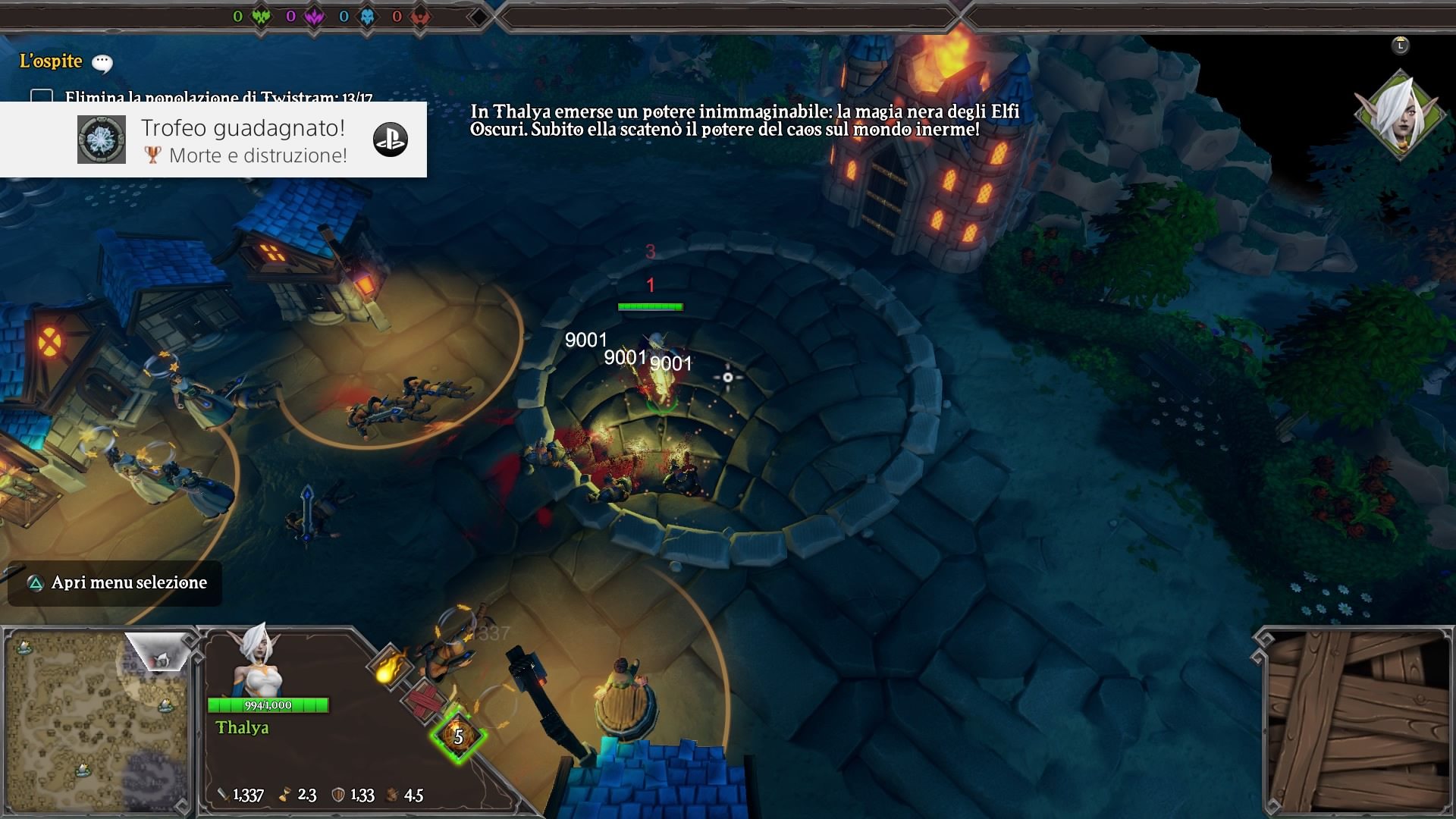
Task: Toggle the Twistram population objective checkbox
Action: [x=42, y=96]
